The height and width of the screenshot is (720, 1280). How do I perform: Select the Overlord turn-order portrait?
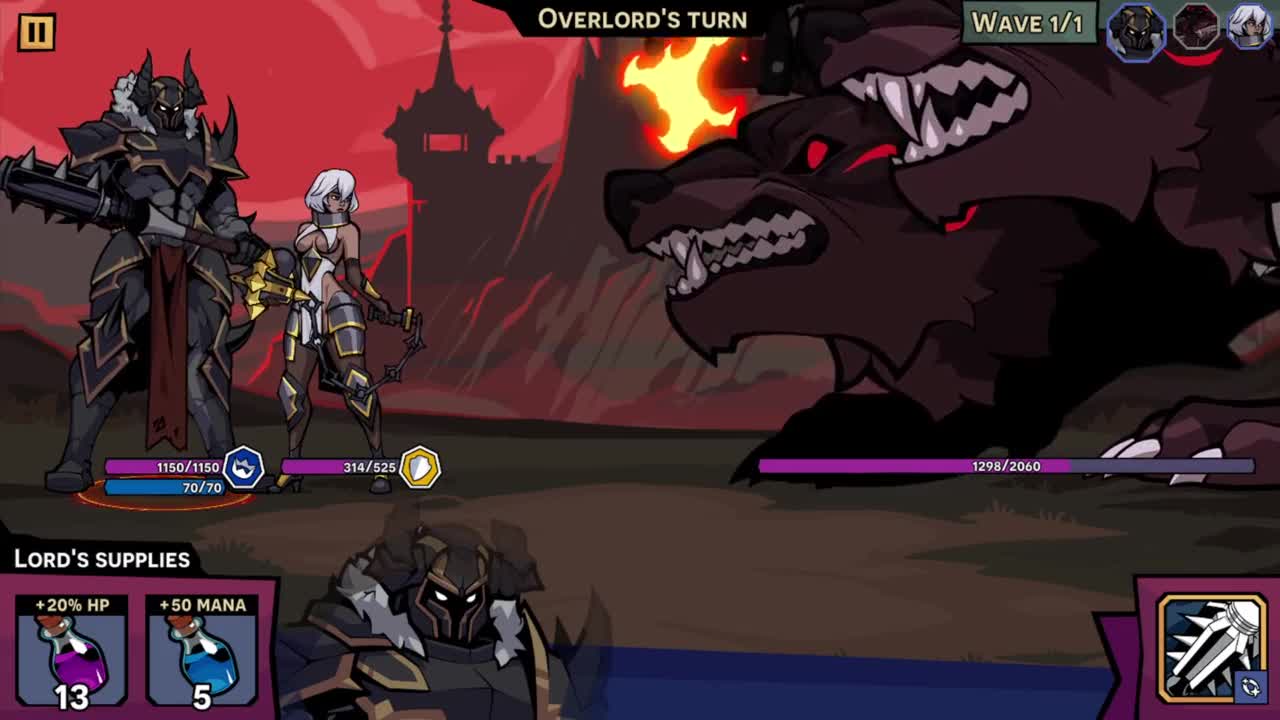point(1136,30)
